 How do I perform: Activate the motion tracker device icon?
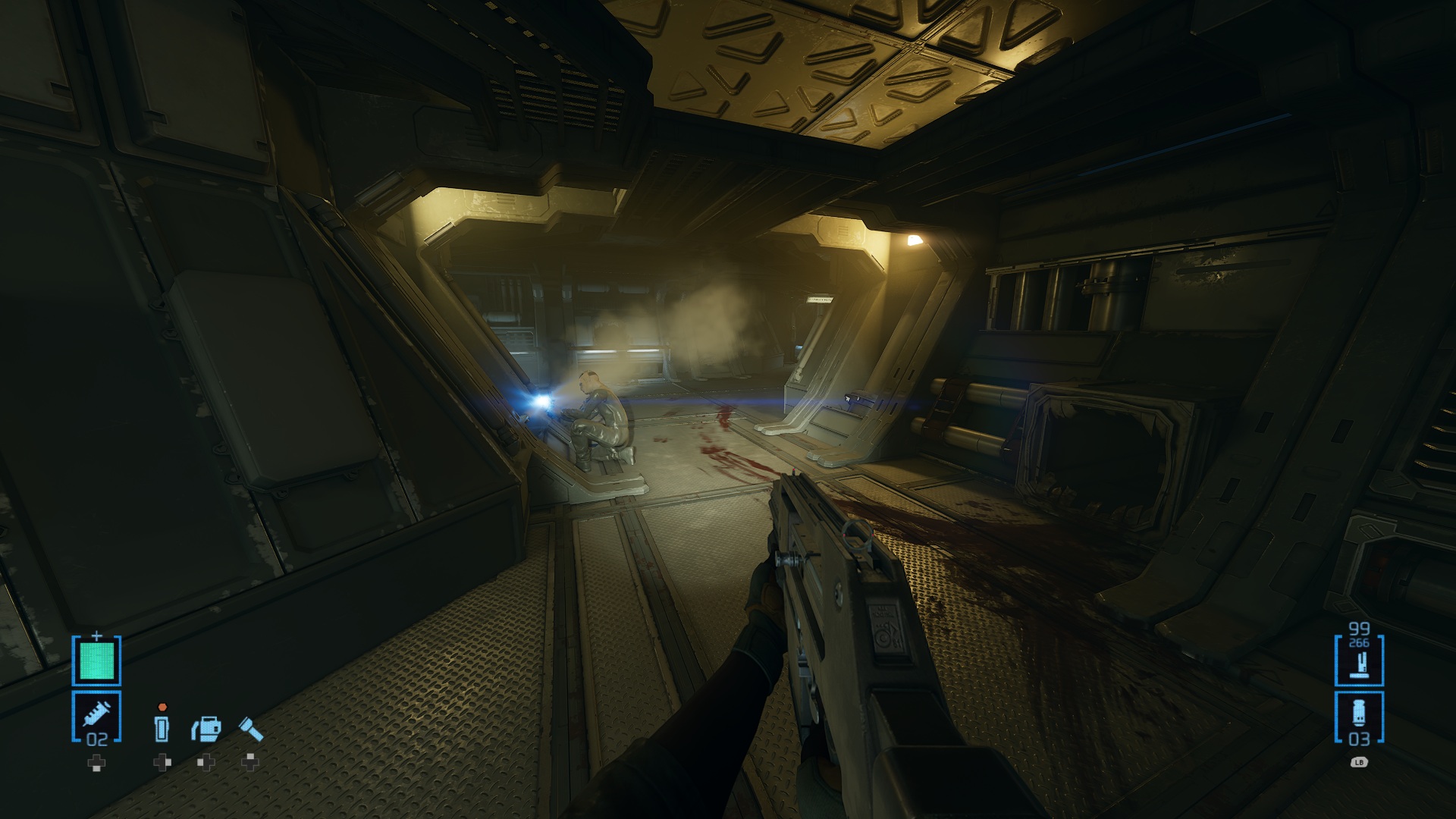tap(162, 729)
